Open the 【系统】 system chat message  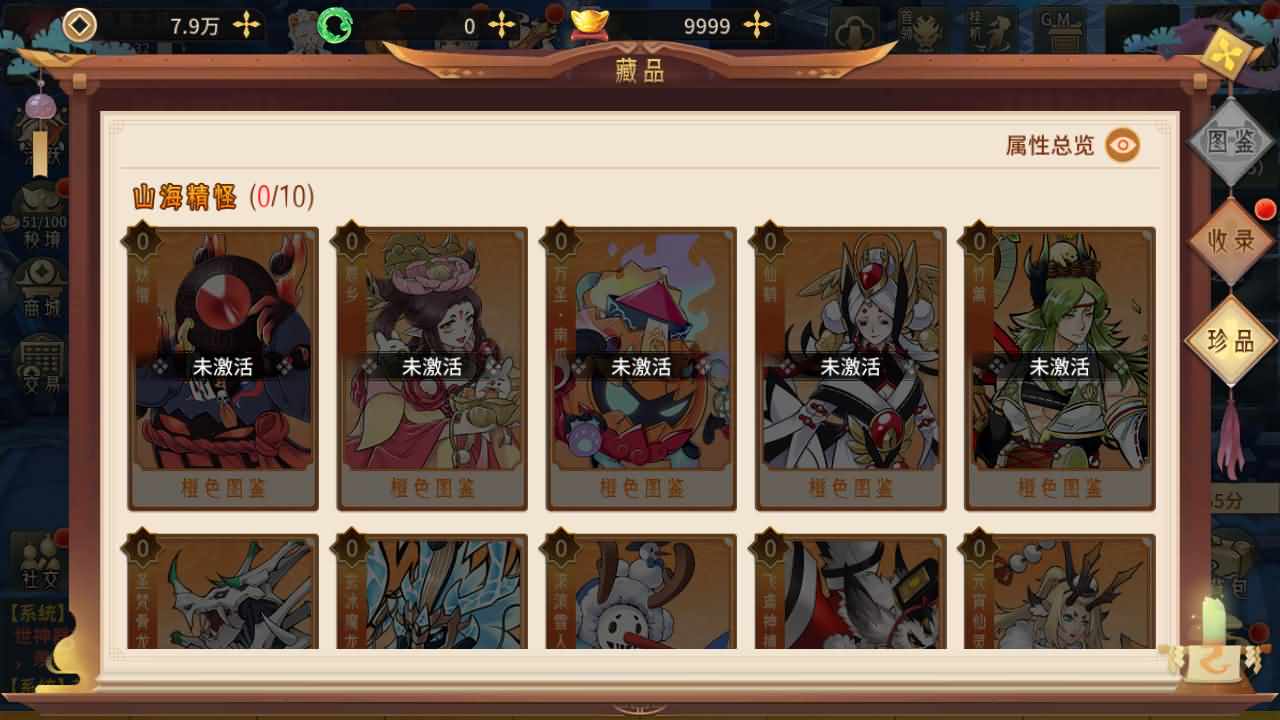click(35, 612)
